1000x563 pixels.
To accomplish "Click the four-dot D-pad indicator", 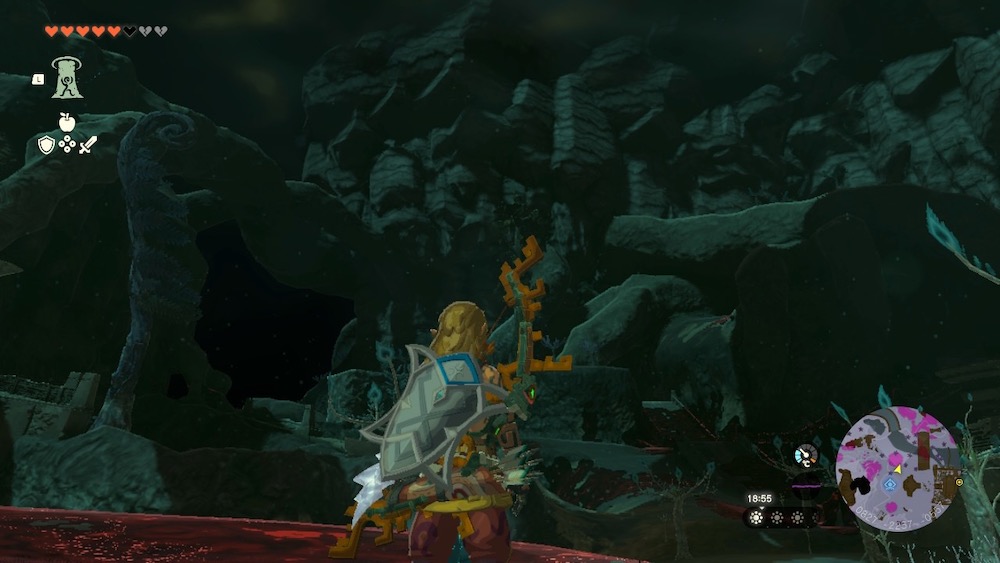I will (67, 145).
